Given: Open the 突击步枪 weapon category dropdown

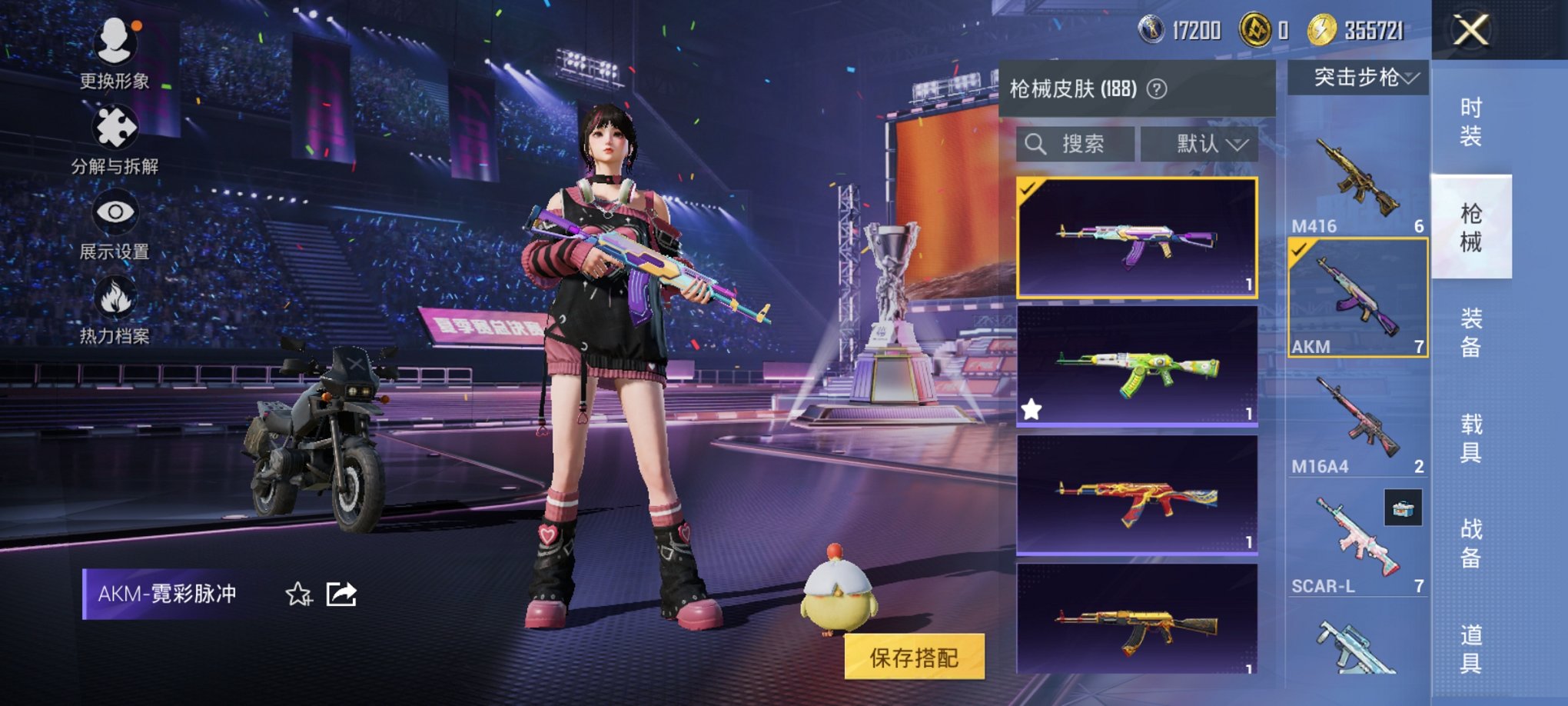Looking at the screenshot, I should 1362,78.
